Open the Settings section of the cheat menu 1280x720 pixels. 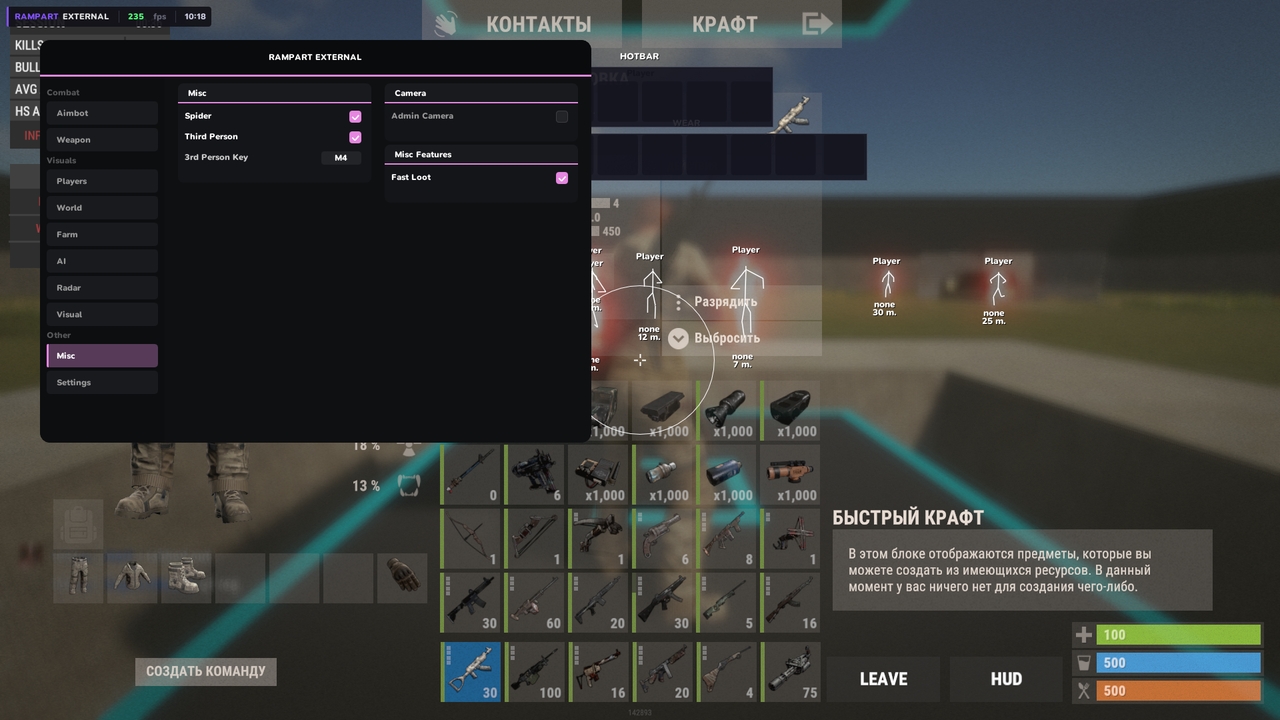101,382
